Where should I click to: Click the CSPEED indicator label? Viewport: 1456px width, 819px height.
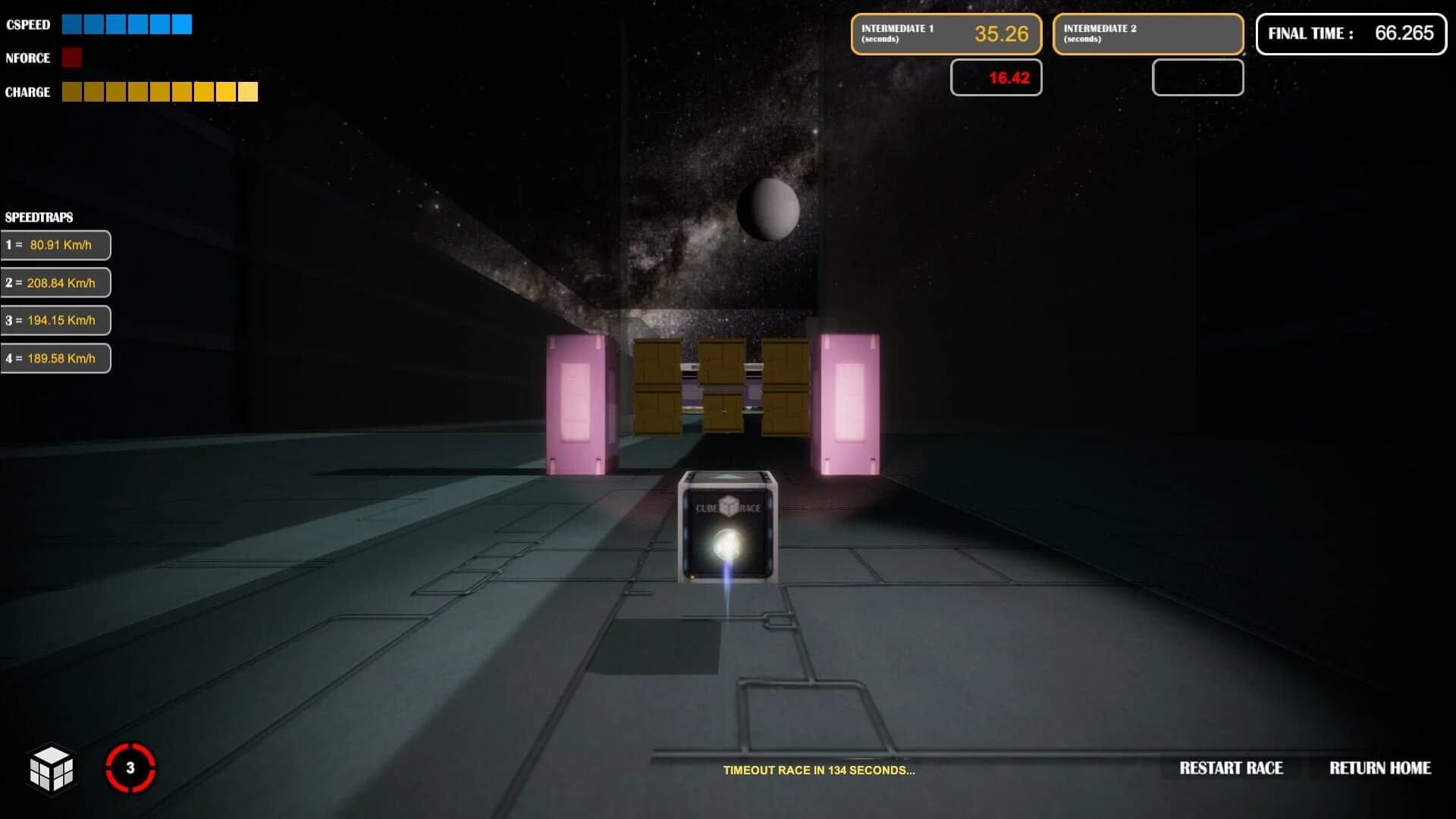(x=27, y=24)
